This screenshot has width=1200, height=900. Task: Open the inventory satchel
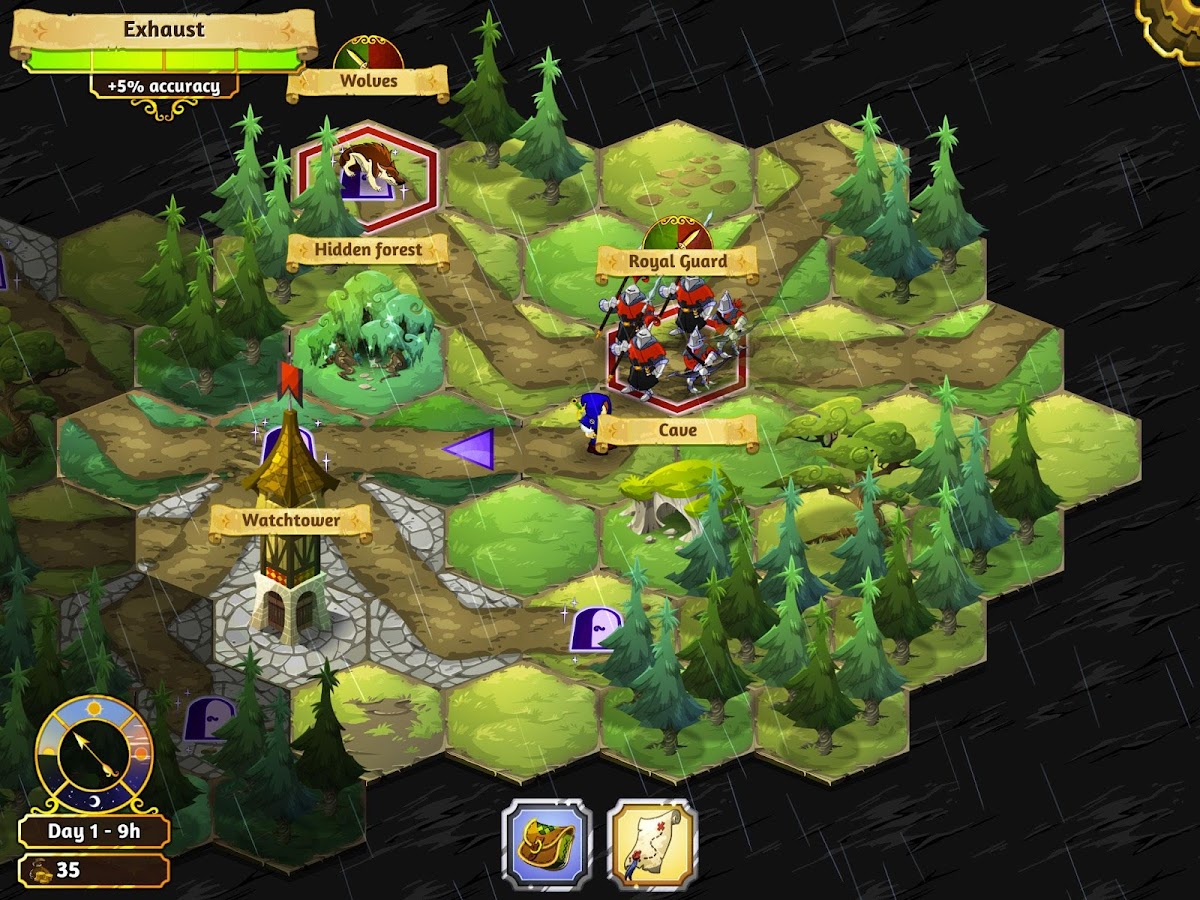tap(547, 844)
